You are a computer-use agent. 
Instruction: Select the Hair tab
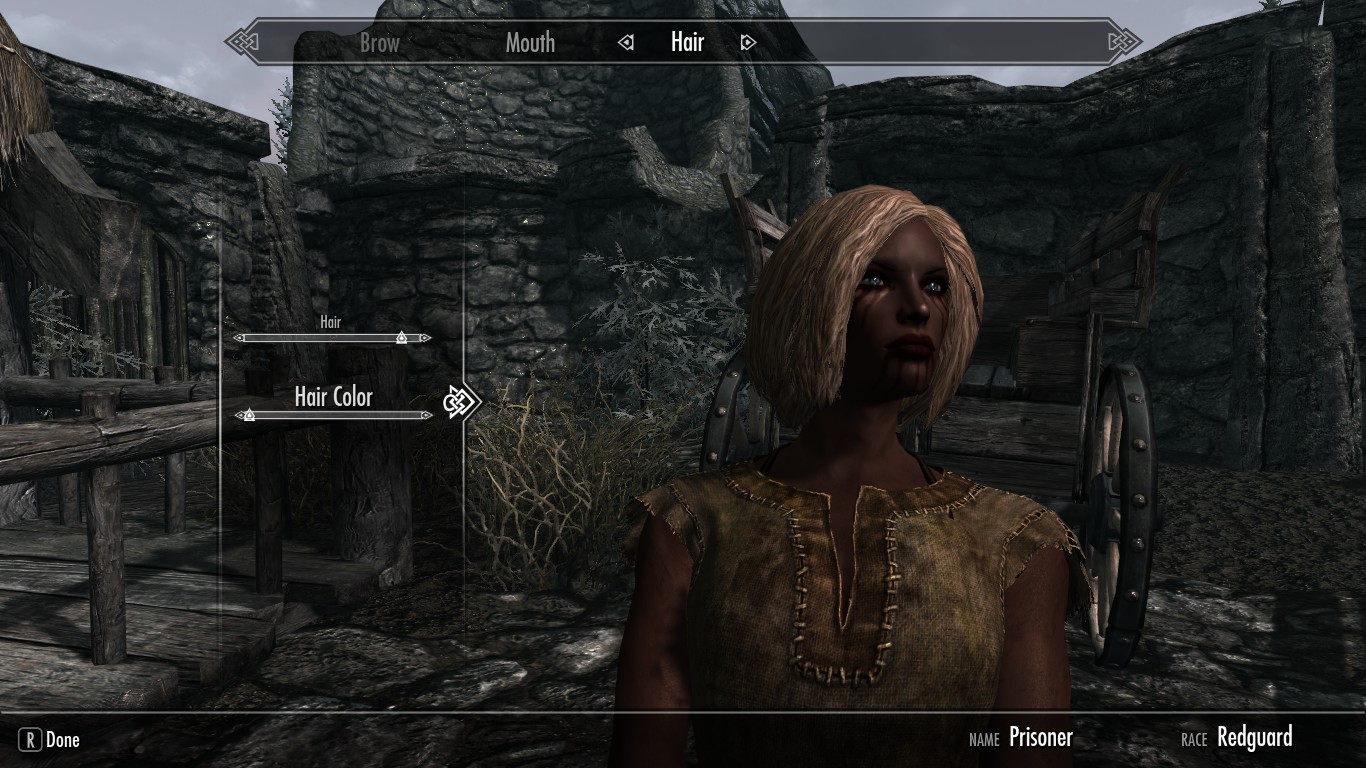coord(687,42)
